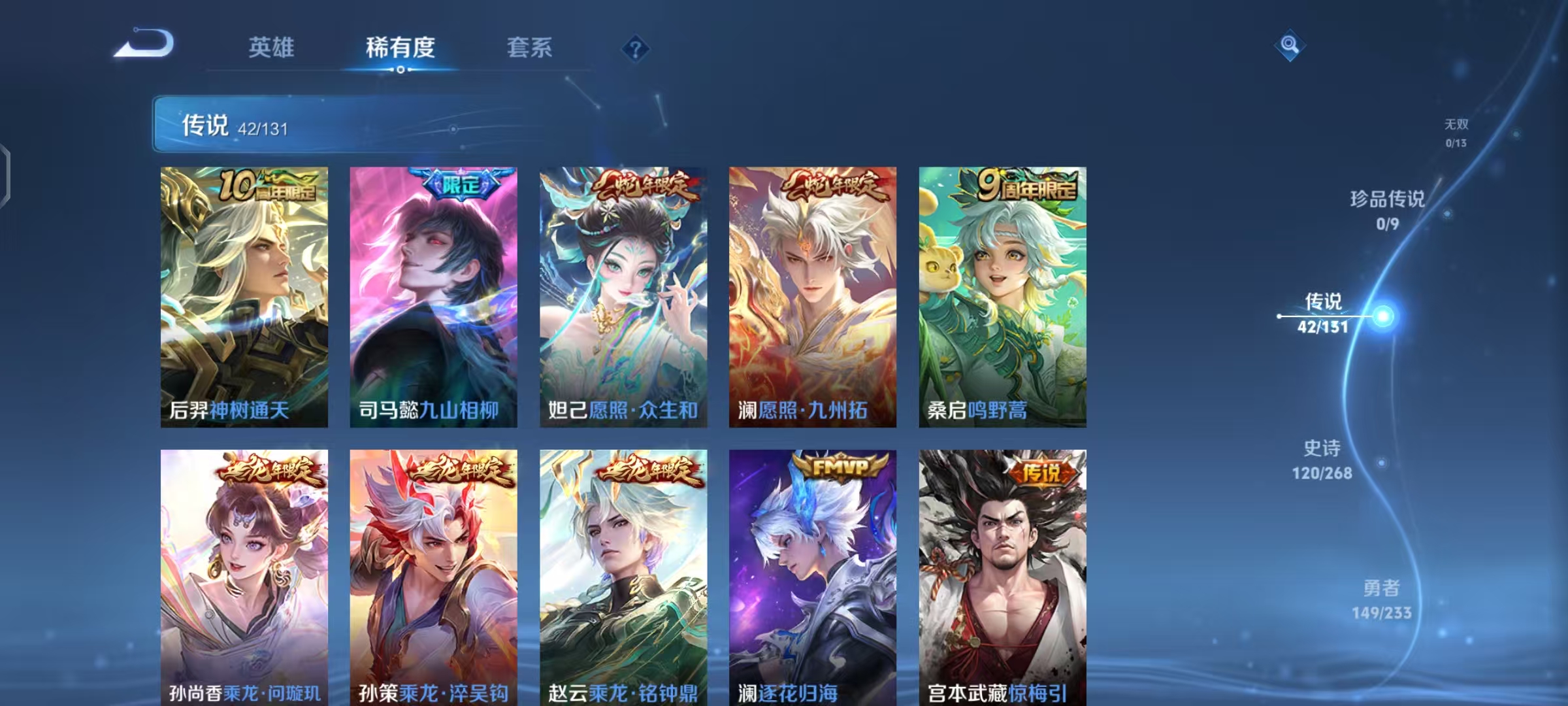Open the search magnifier icon

(x=1288, y=46)
